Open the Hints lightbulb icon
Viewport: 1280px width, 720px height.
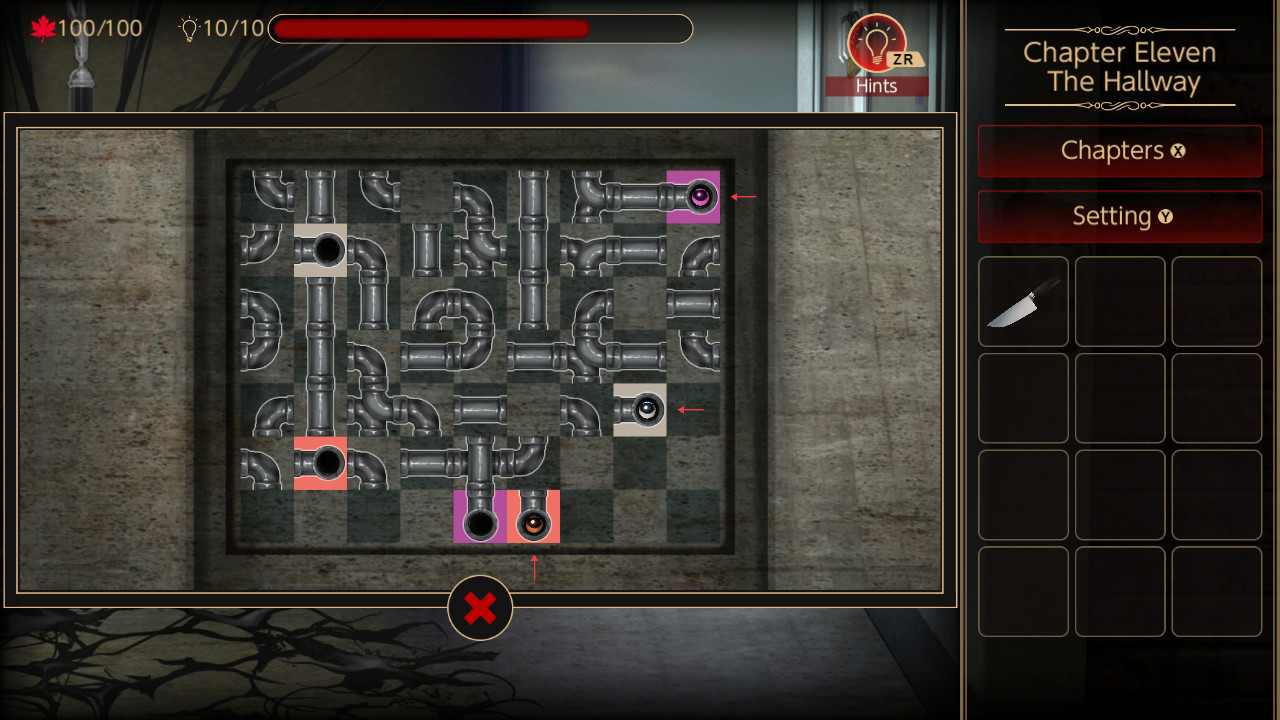pyautogui.click(x=878, y=45)
